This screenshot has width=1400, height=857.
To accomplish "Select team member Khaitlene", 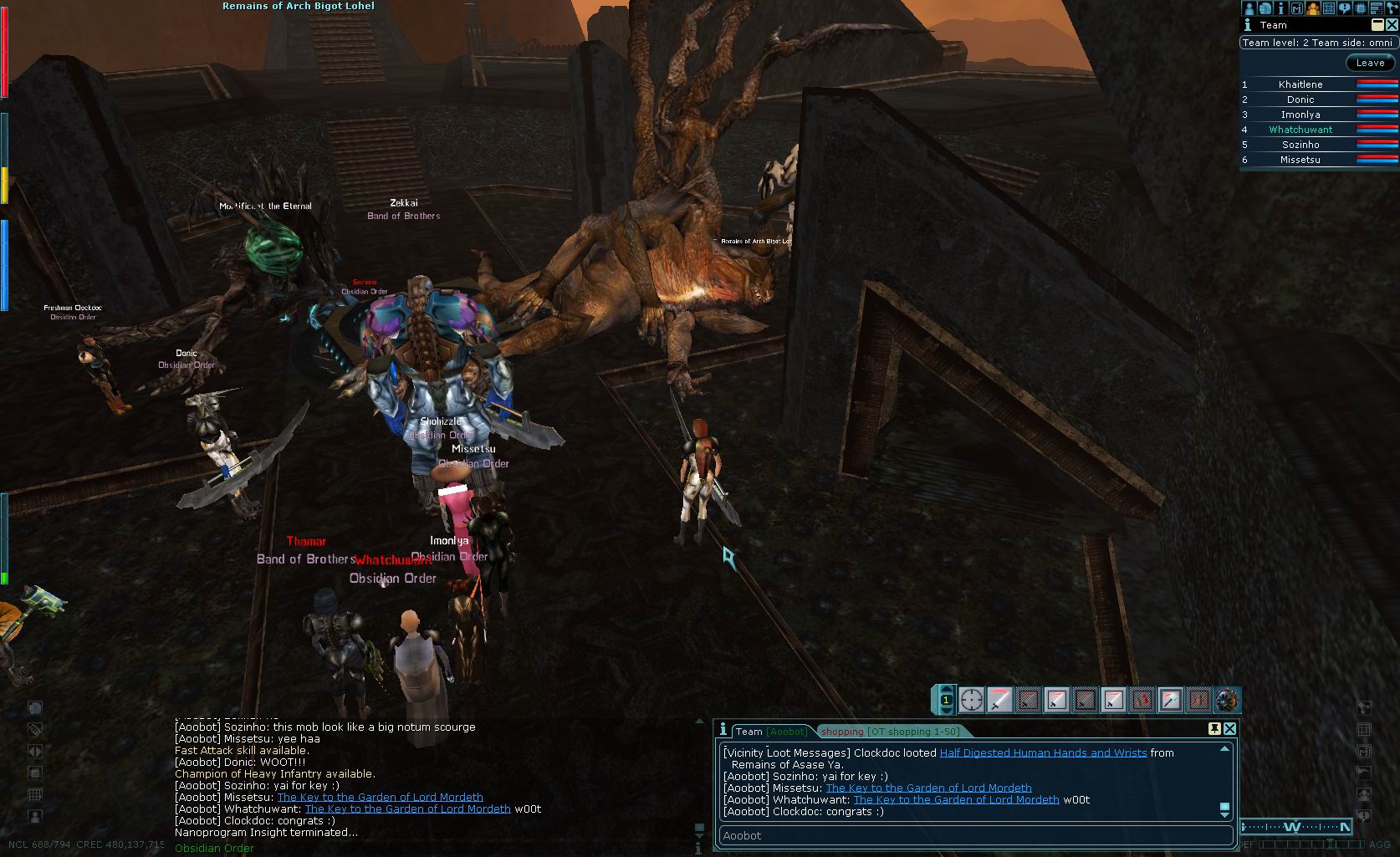I will [1300, 84].
